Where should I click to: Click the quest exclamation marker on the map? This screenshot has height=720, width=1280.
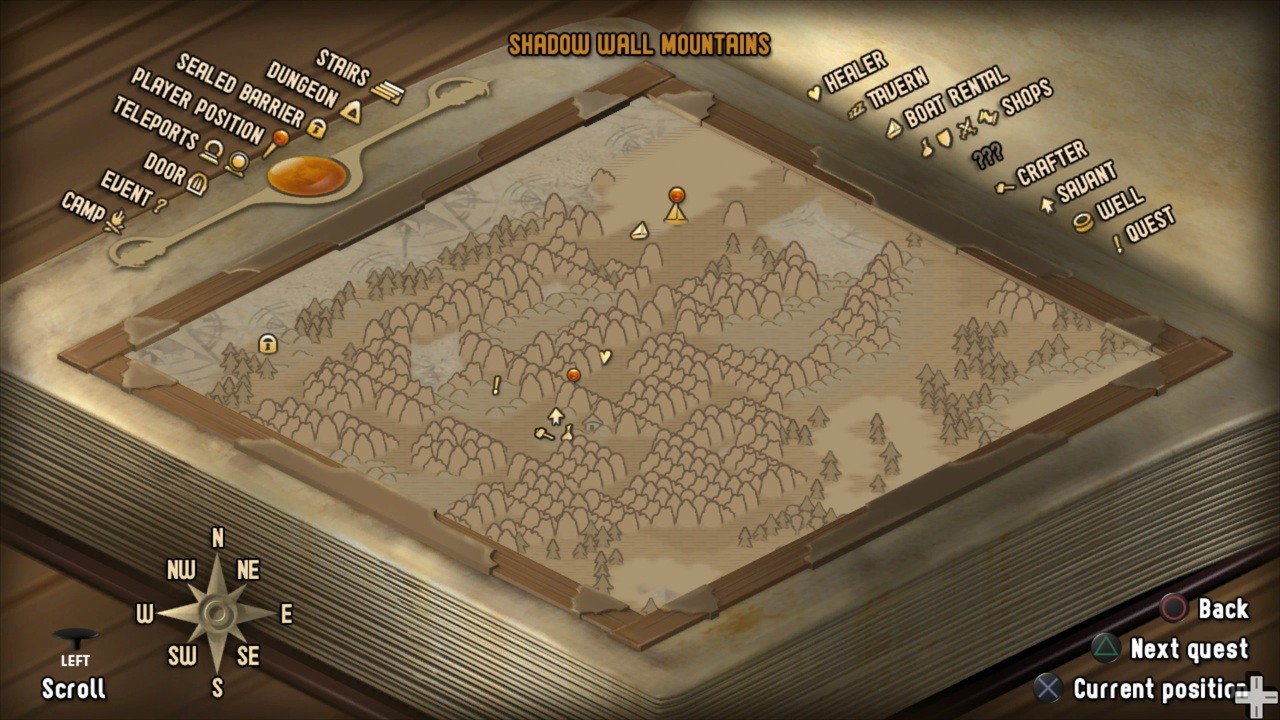coord(496,385)
